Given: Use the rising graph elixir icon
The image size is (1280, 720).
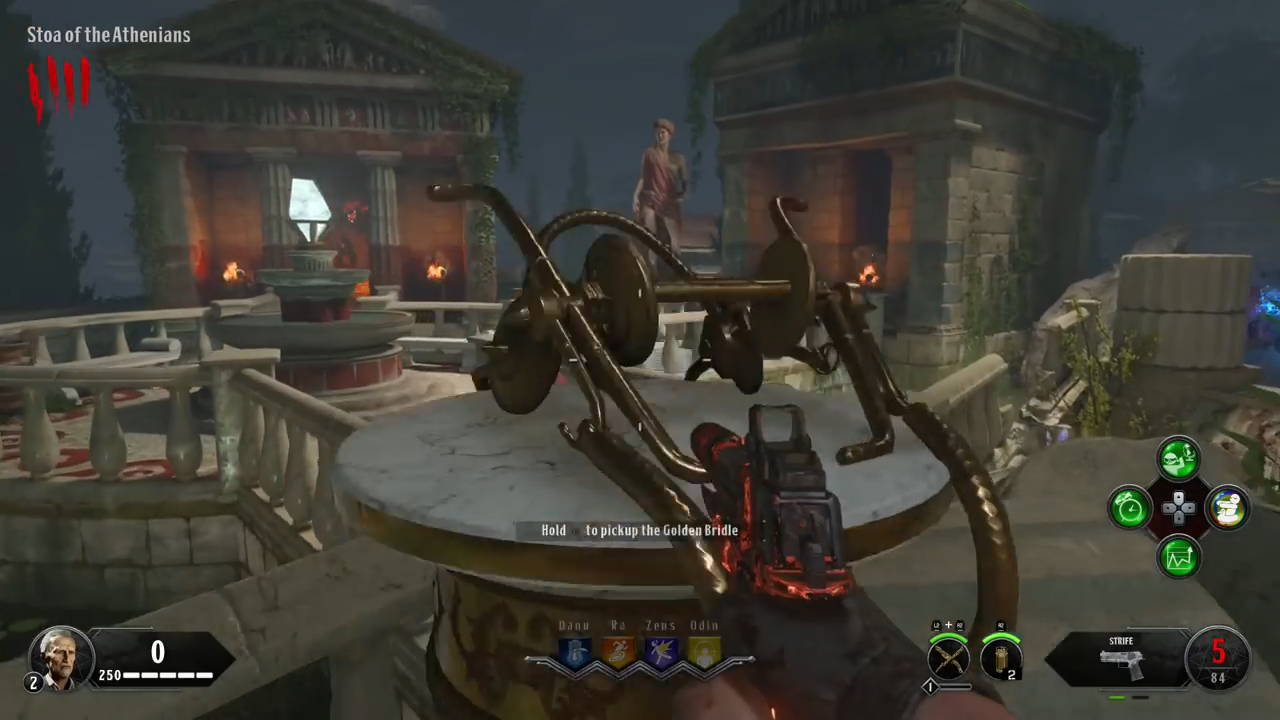Looking at the screenshot, I should pyautogui.click(x=1179, y=556).
